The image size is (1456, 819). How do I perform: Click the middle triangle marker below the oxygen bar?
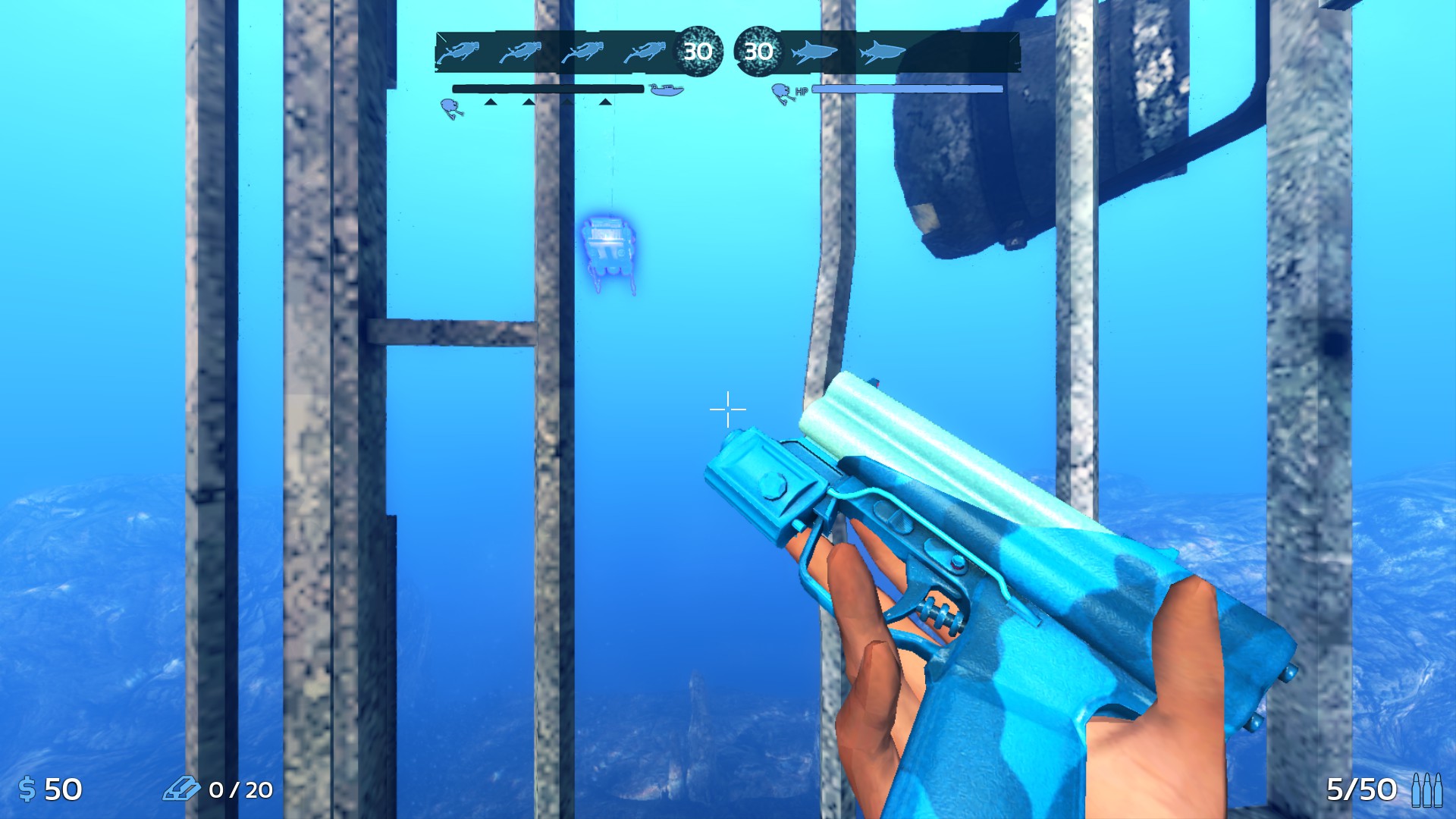pos(527,102)
